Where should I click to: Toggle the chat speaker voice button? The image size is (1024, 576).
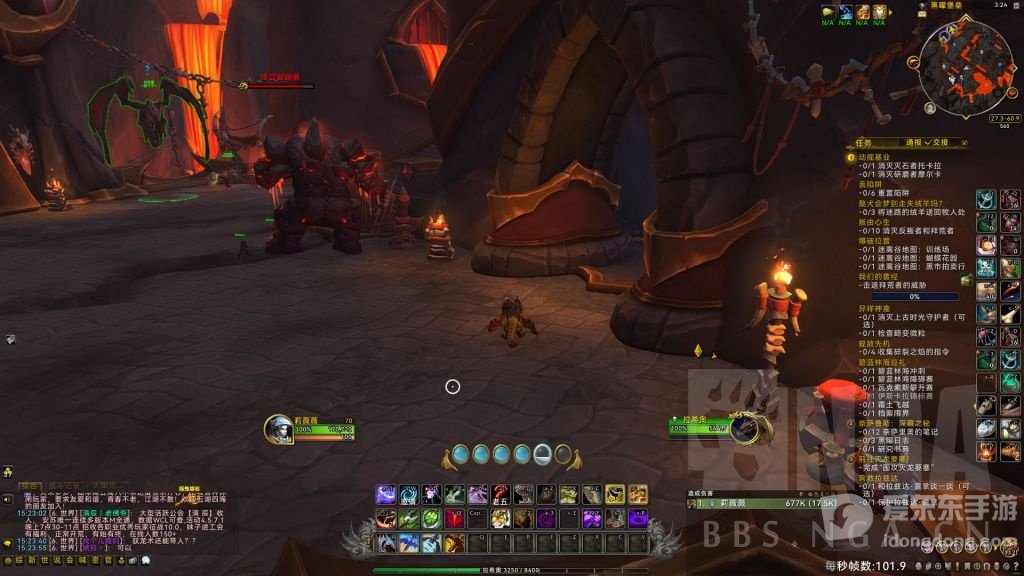(8, 499)
